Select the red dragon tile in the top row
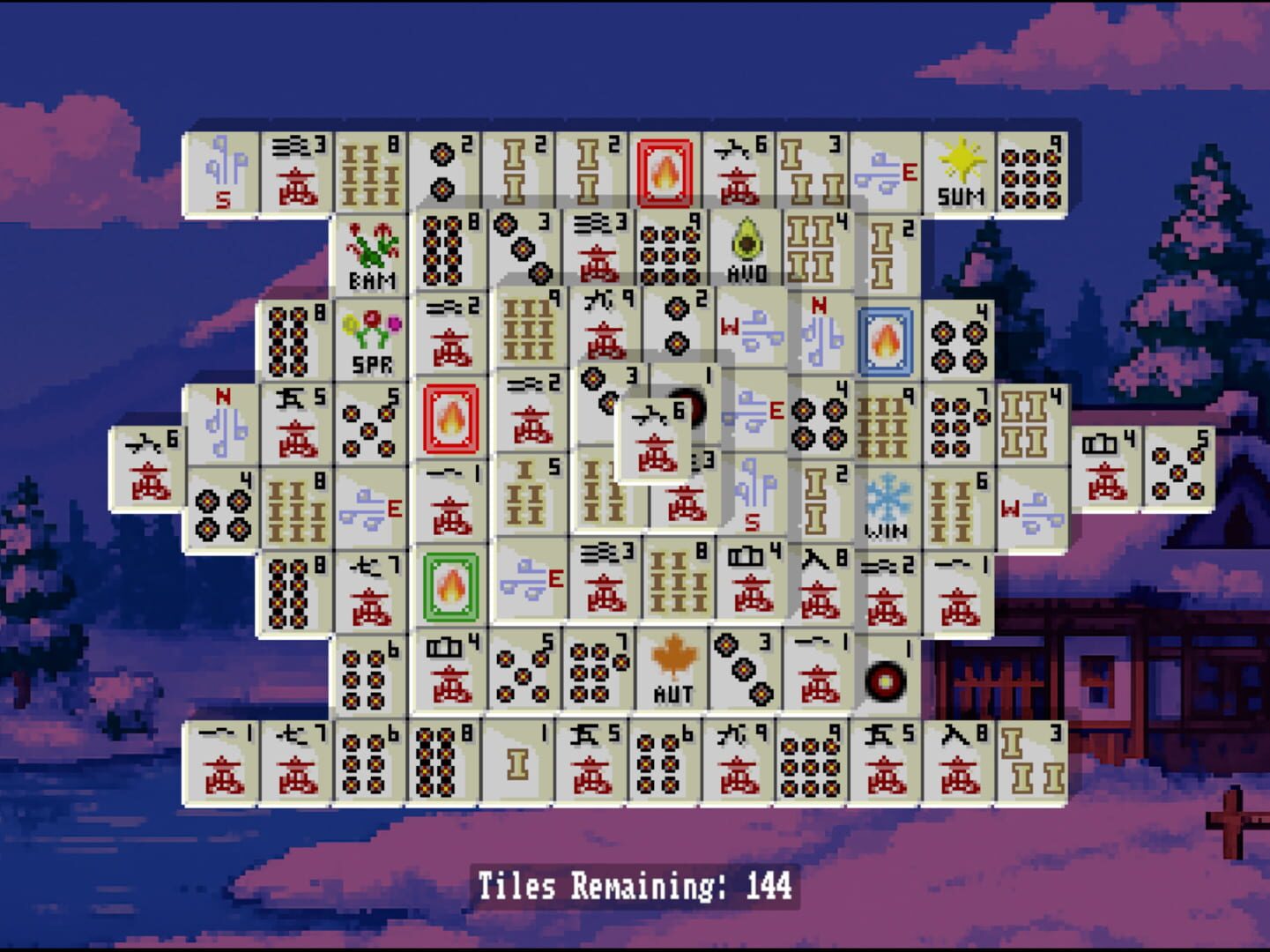 665,169
